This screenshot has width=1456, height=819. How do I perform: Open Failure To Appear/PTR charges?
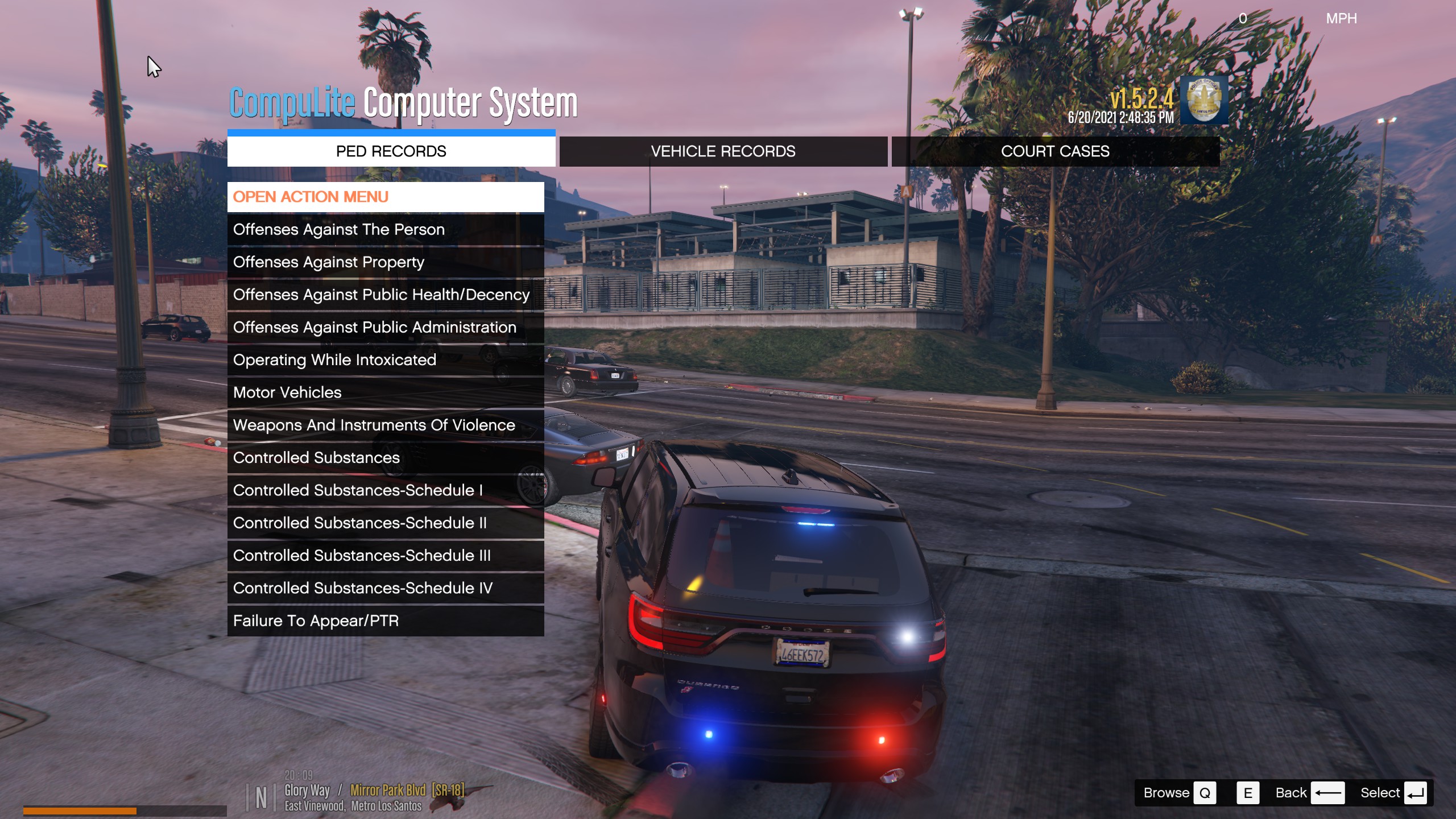pos(386,621)
